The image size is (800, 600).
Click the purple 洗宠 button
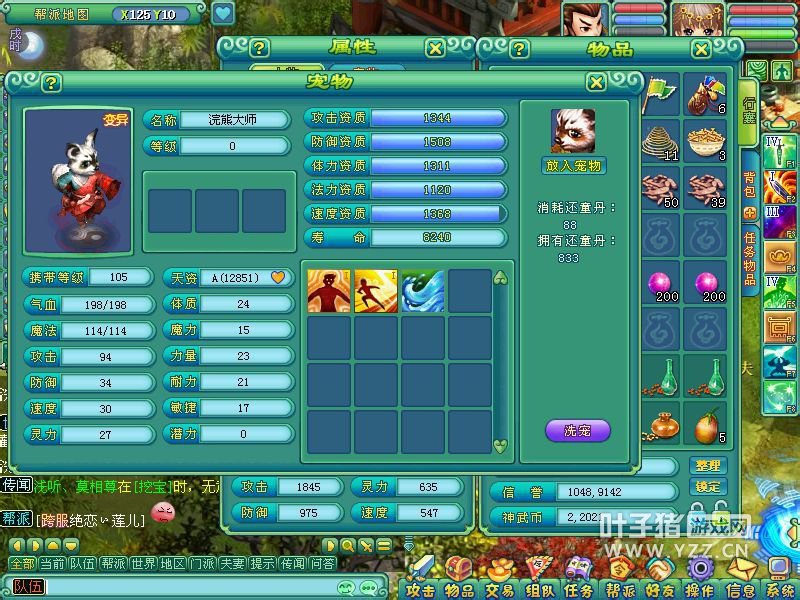pos(577,431)
